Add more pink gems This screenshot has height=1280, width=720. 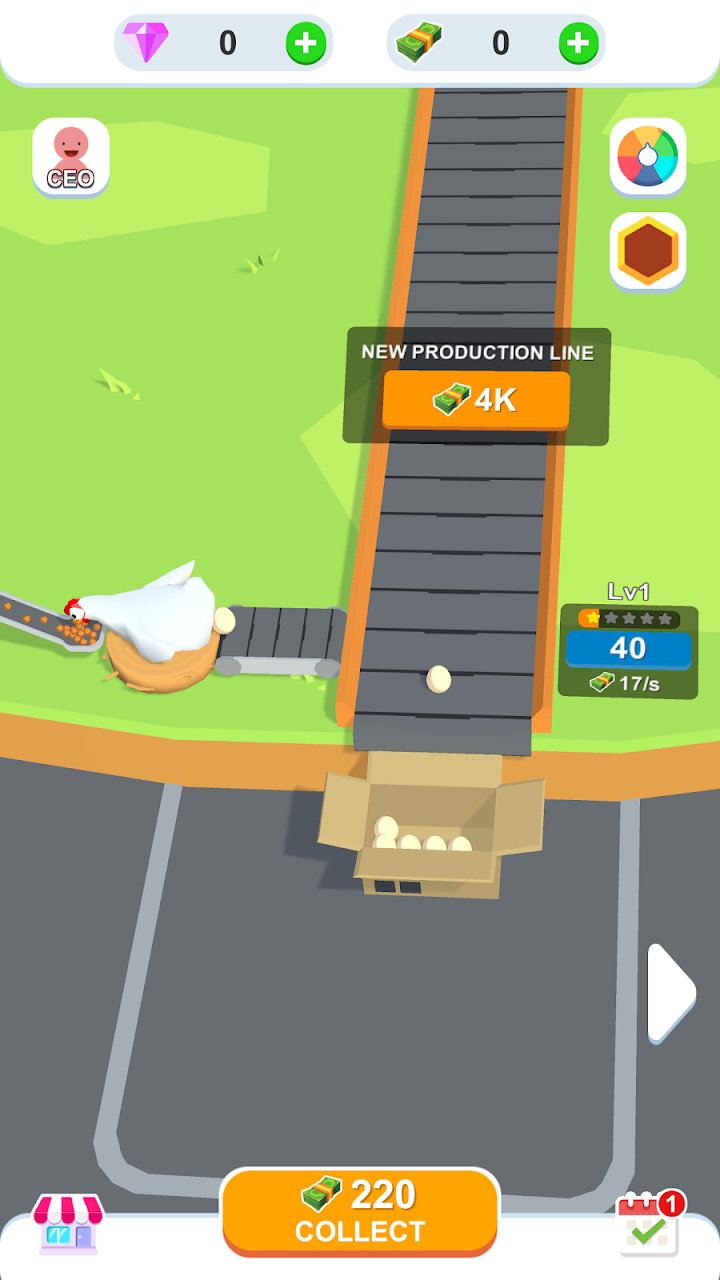click(x=305, y=43)
